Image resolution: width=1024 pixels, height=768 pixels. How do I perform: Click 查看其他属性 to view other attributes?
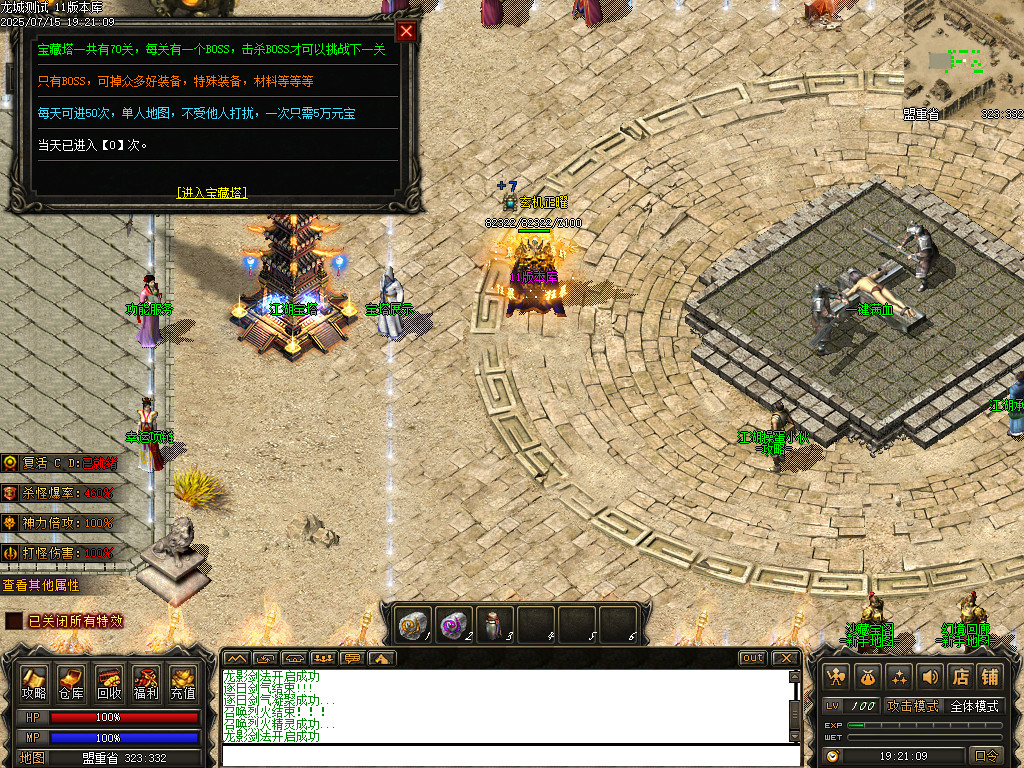pyautogui.click(x=41, y=585)
